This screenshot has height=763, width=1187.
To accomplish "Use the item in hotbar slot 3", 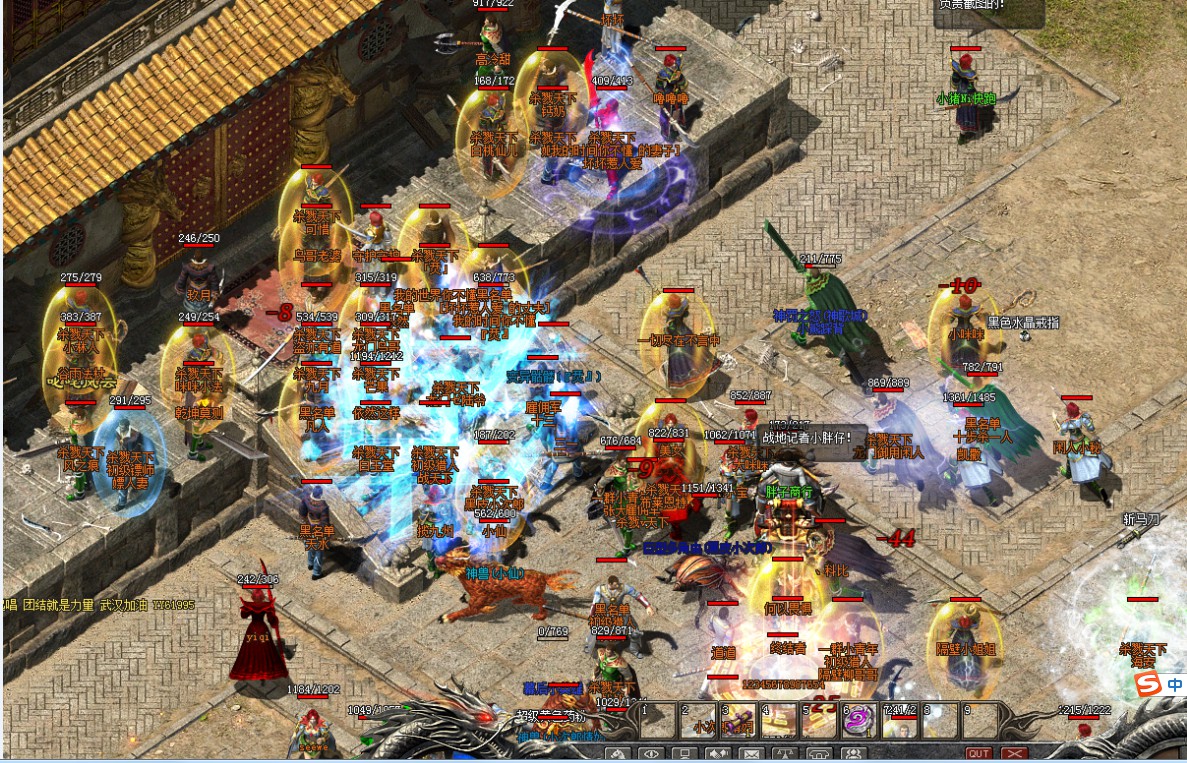I will tap(739, 721).
